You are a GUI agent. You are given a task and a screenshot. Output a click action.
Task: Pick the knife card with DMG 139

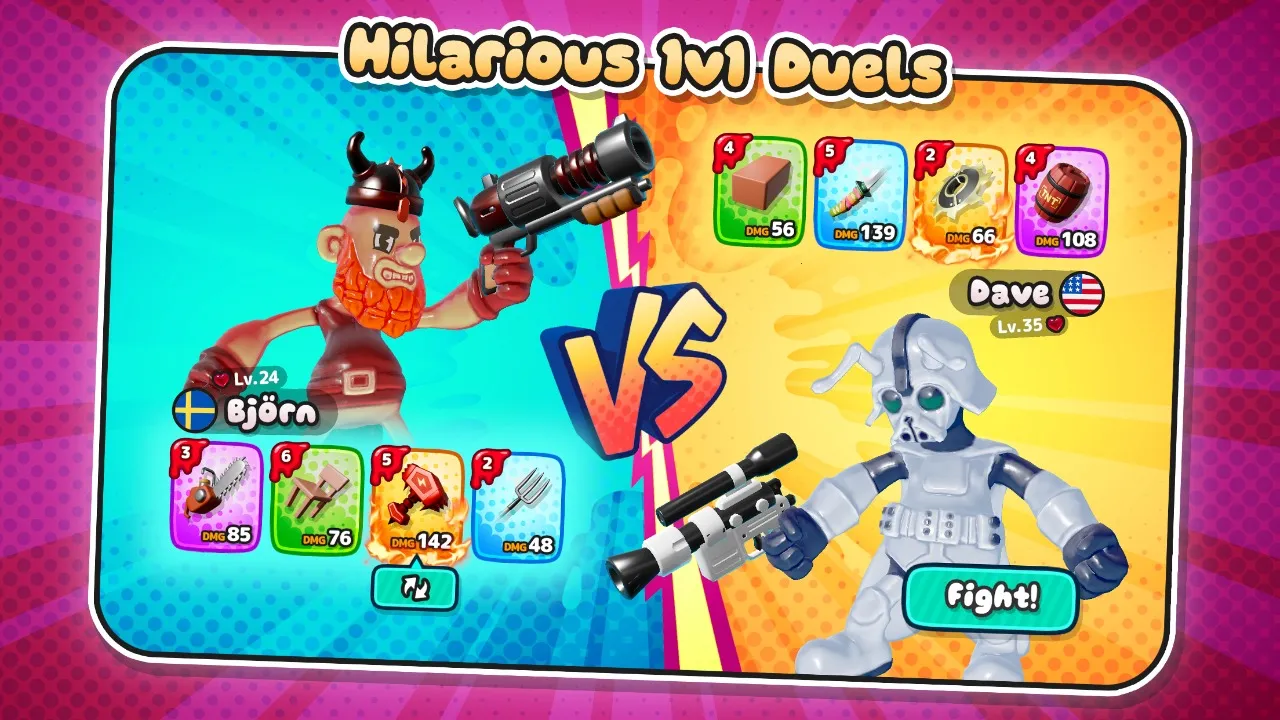(x=858, y=198)
